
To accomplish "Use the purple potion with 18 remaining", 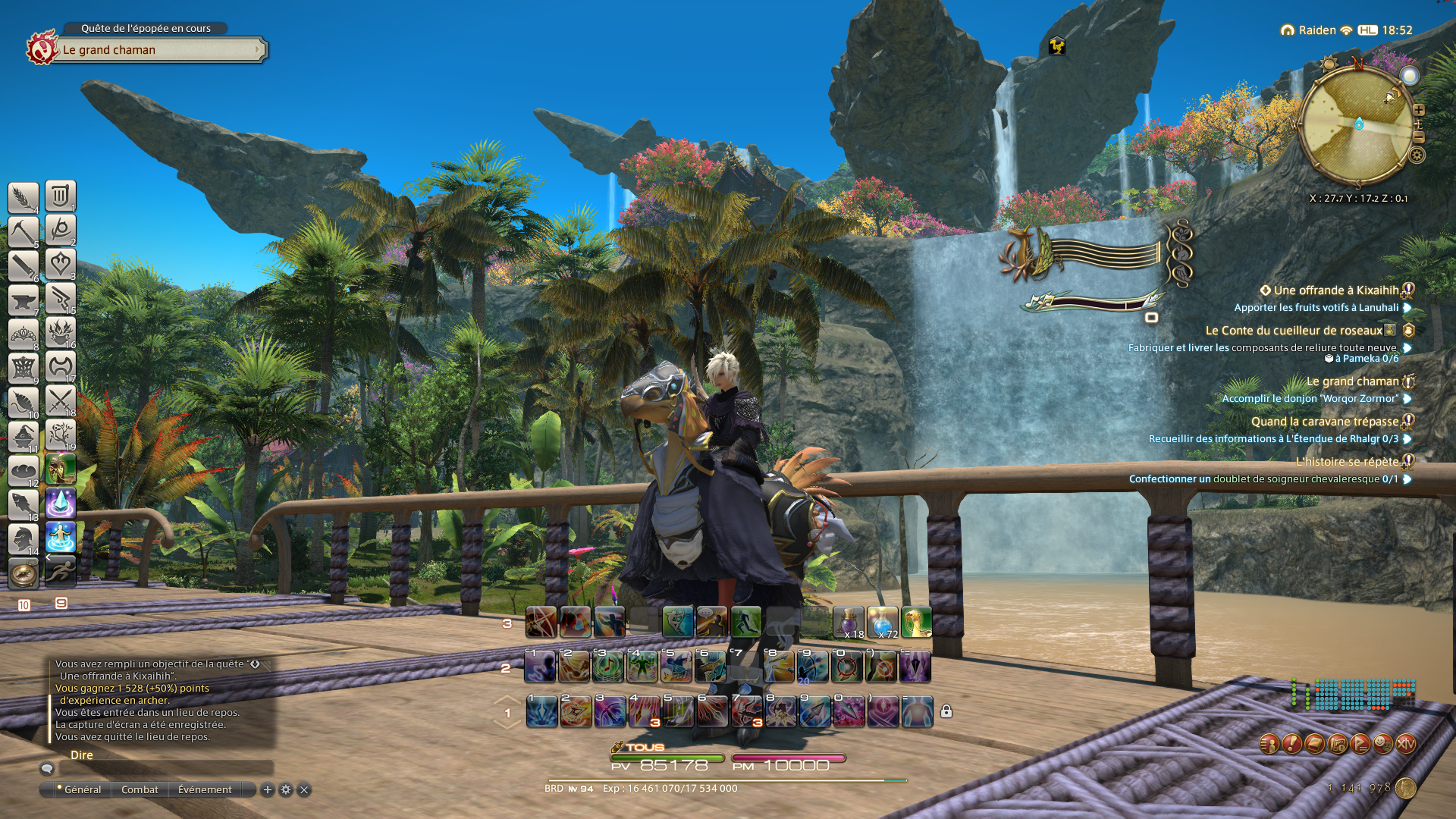I will [849, 623].
